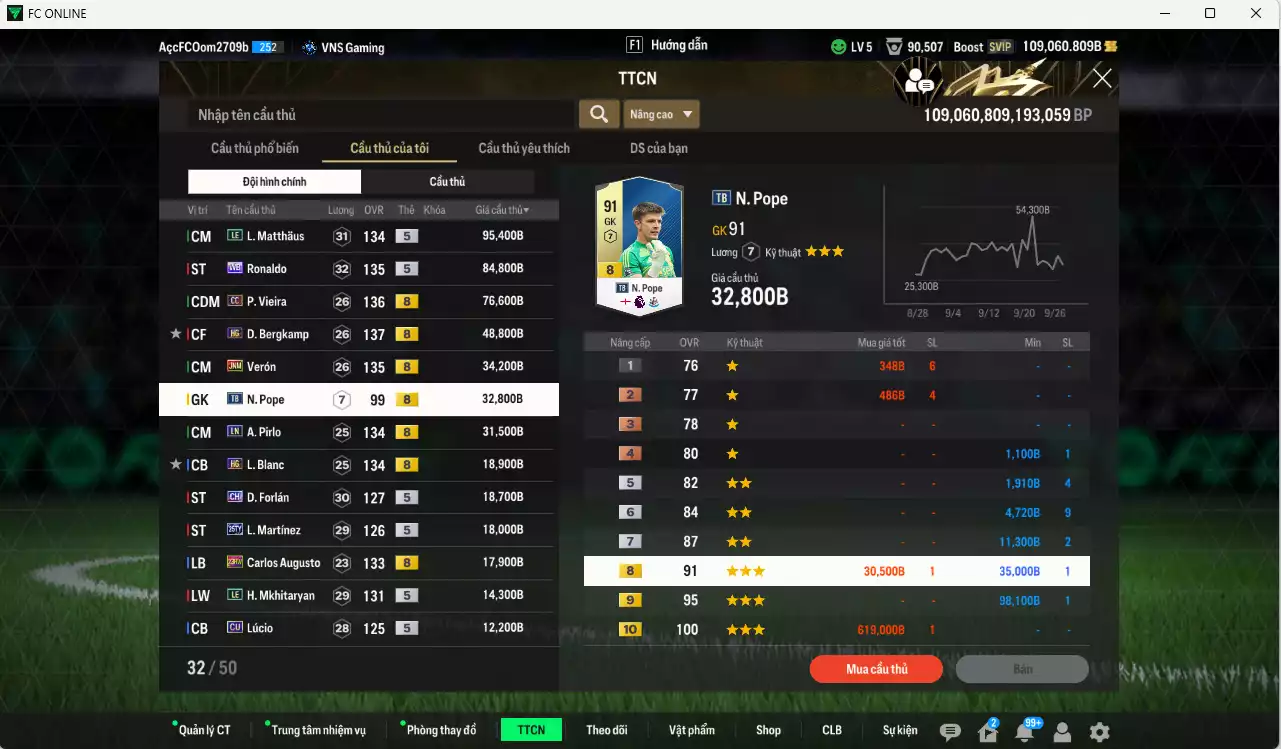Click the Nhập tên cầu thủ search field
1281x749 pixels.
380,113
